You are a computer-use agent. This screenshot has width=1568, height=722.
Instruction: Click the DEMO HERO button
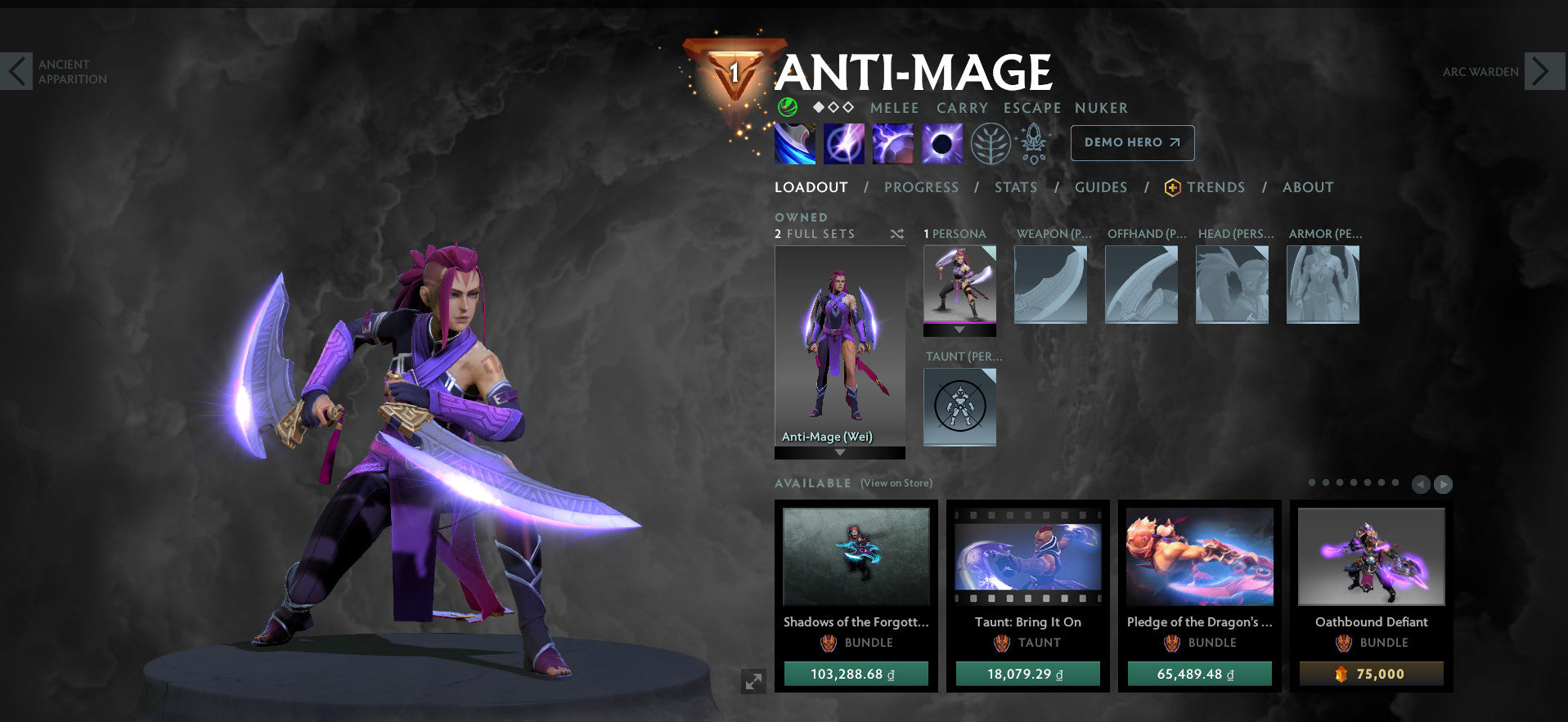(1132, 142)
